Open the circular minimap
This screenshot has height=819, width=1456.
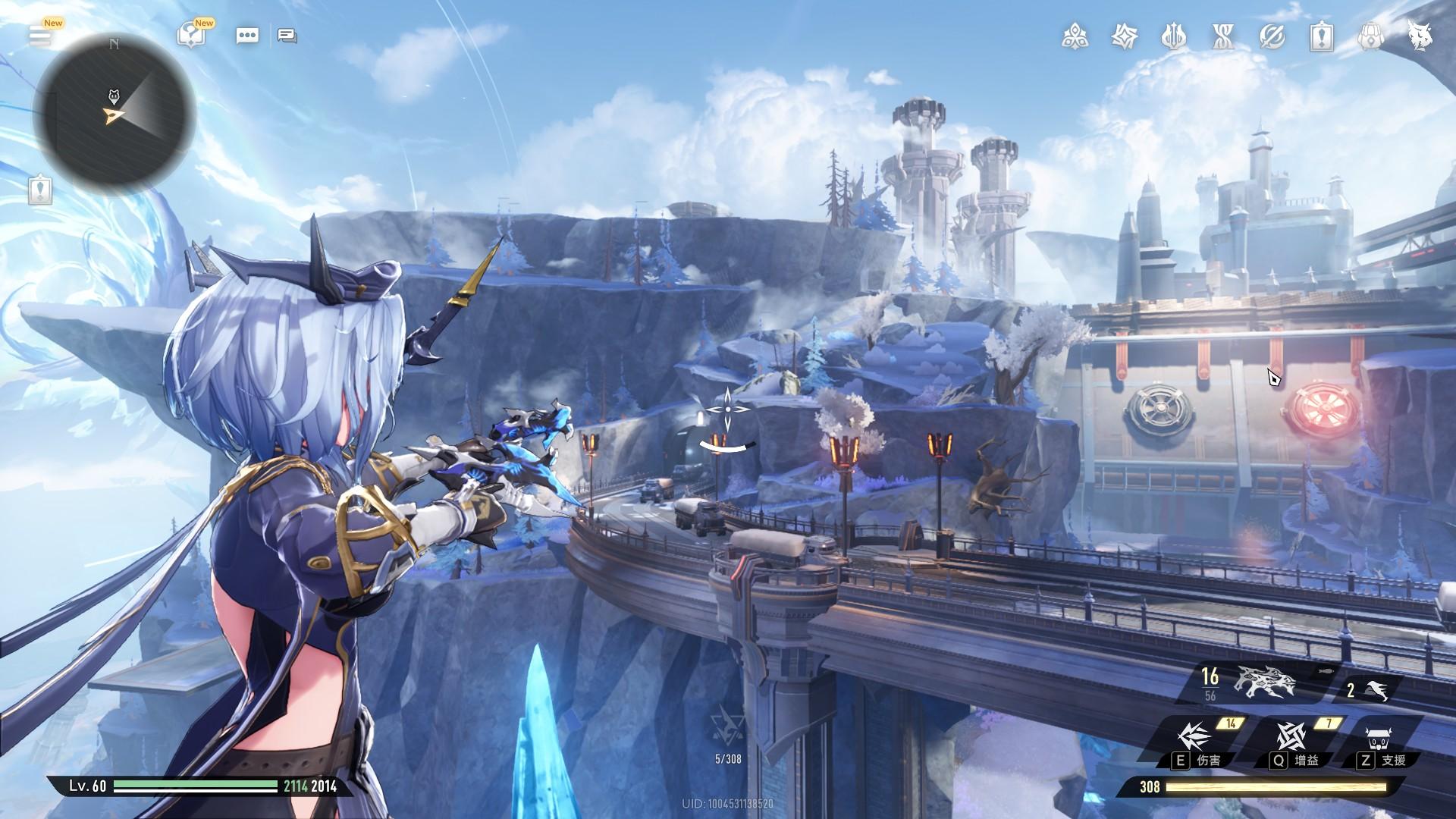[x=115, y=115]
